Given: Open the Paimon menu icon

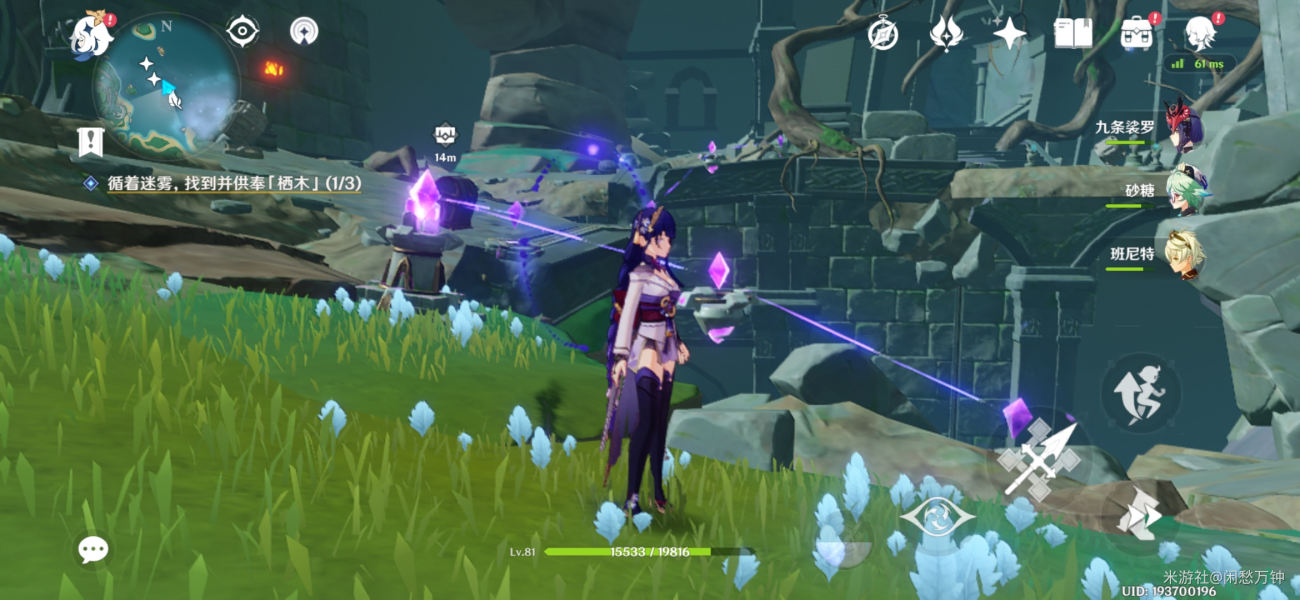Looking at the screenshot, I should click(90, 36).
